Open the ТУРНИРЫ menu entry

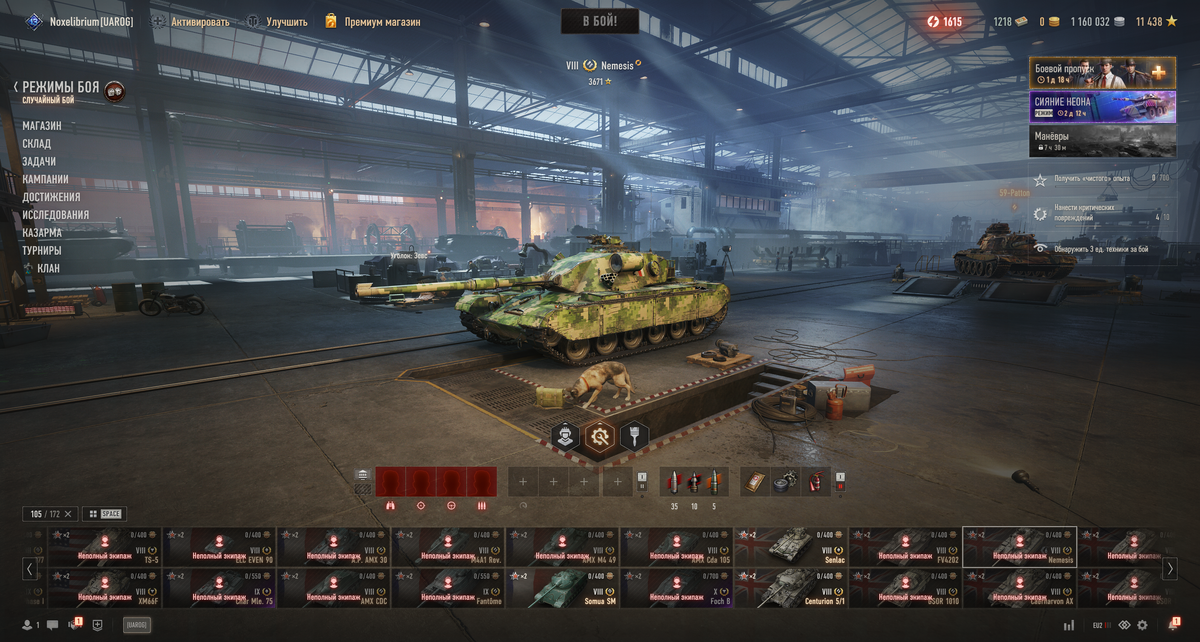point(42,251)
